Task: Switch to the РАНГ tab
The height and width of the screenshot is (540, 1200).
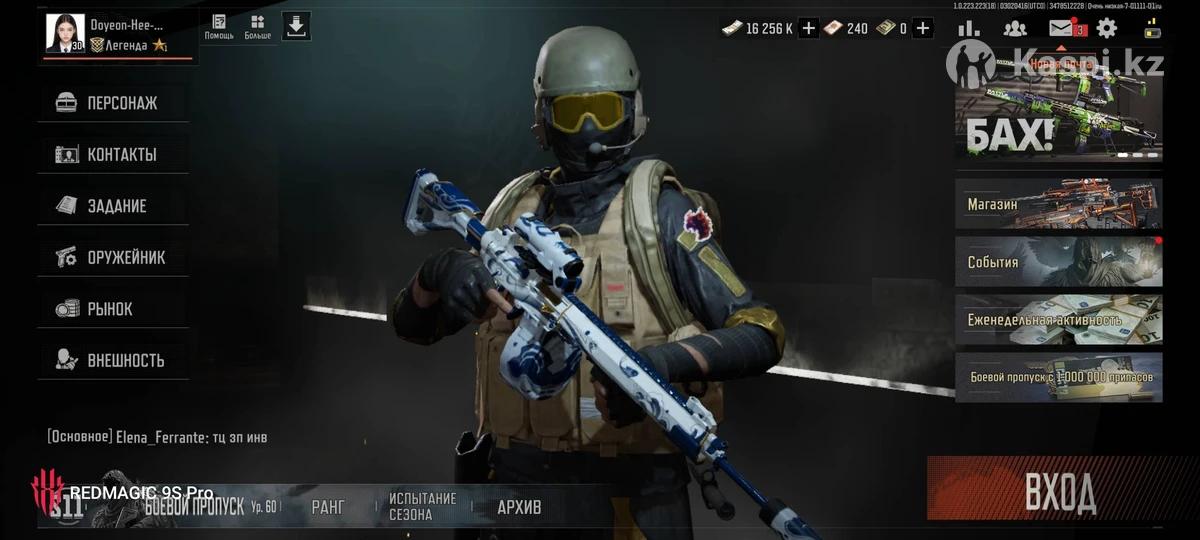Action: (328, 507)
